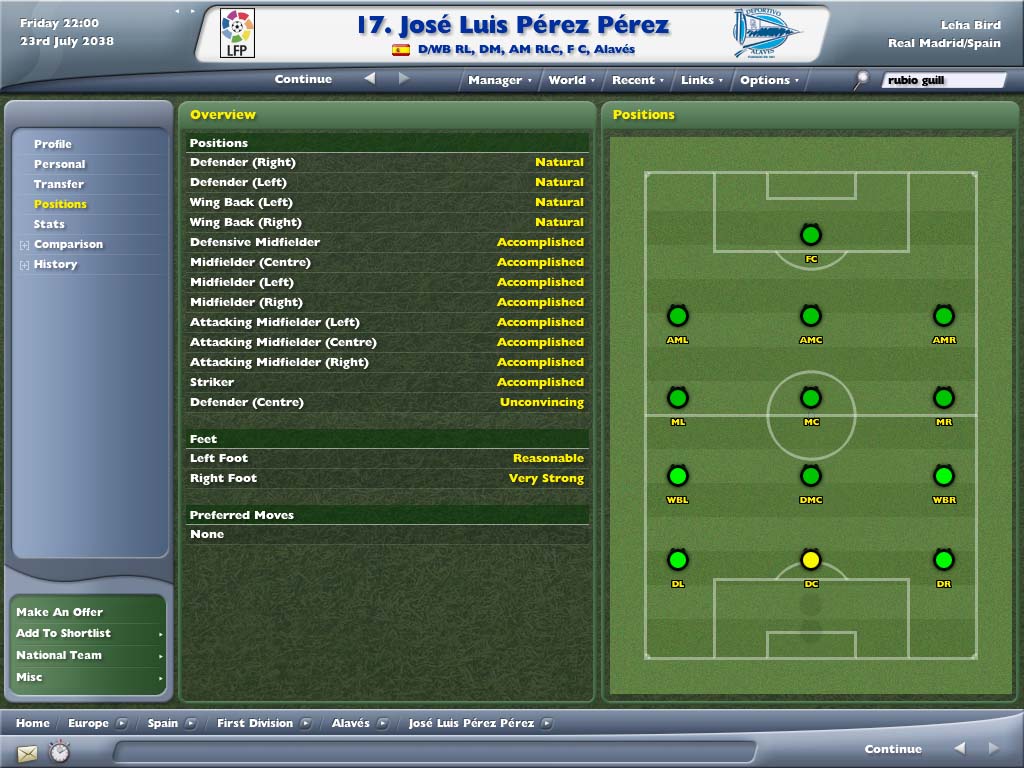Add the player To Shortlist
Viewport: 1024px width, 768px height.
click(64, 633)
